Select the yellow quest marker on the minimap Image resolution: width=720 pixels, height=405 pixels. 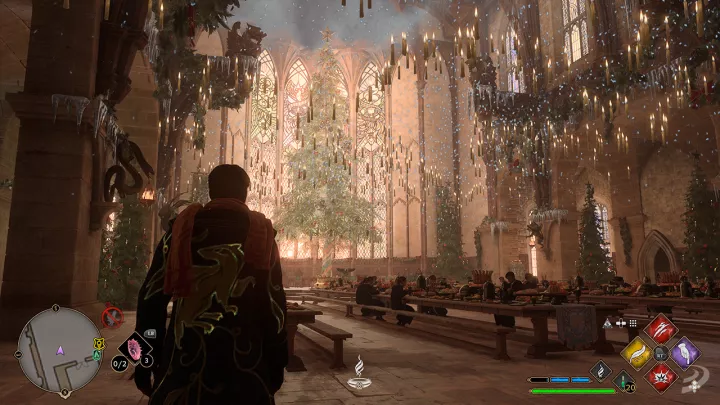[x=99, y=344]
